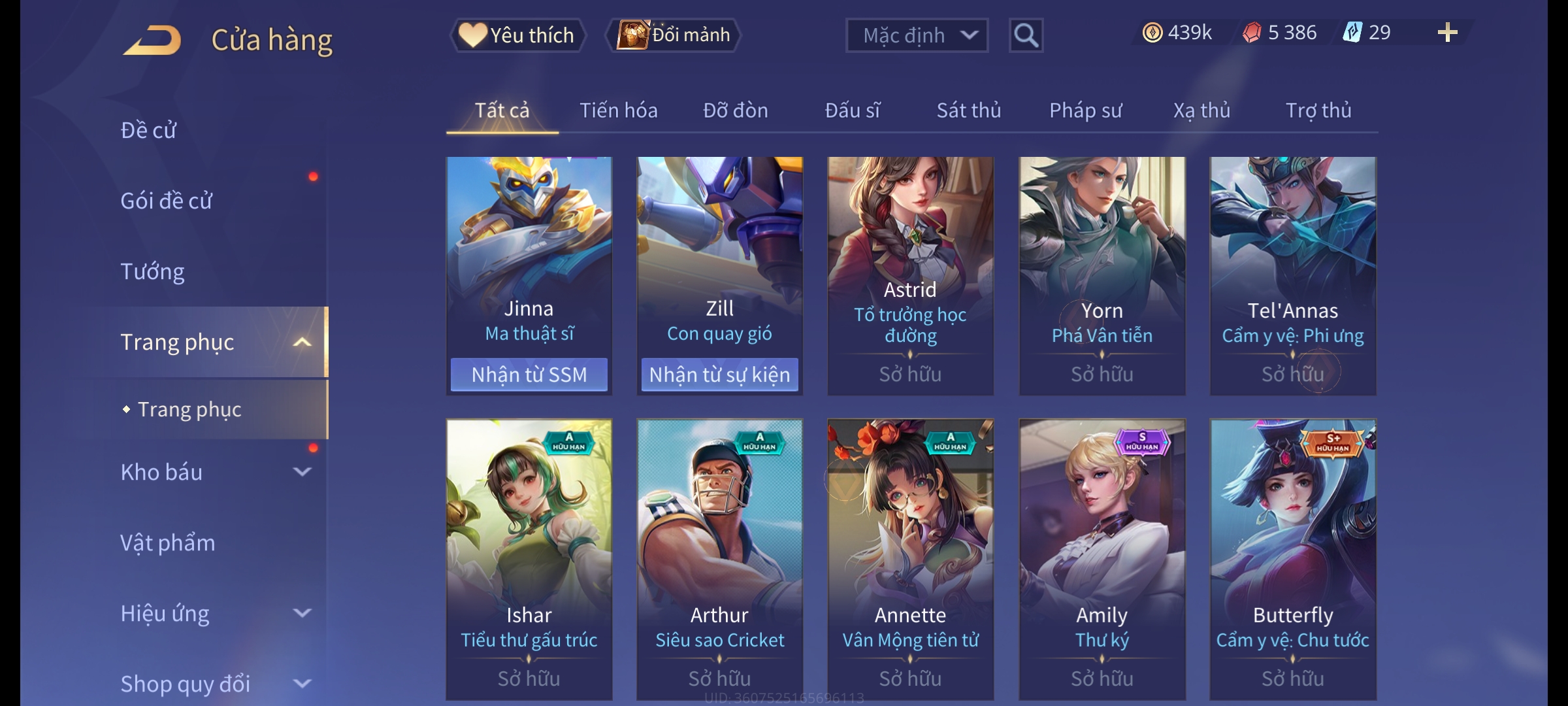Expand the Mặc định sort dropdown
The height and width of the screenshot is (706, 1568).
tap(917, 35)
